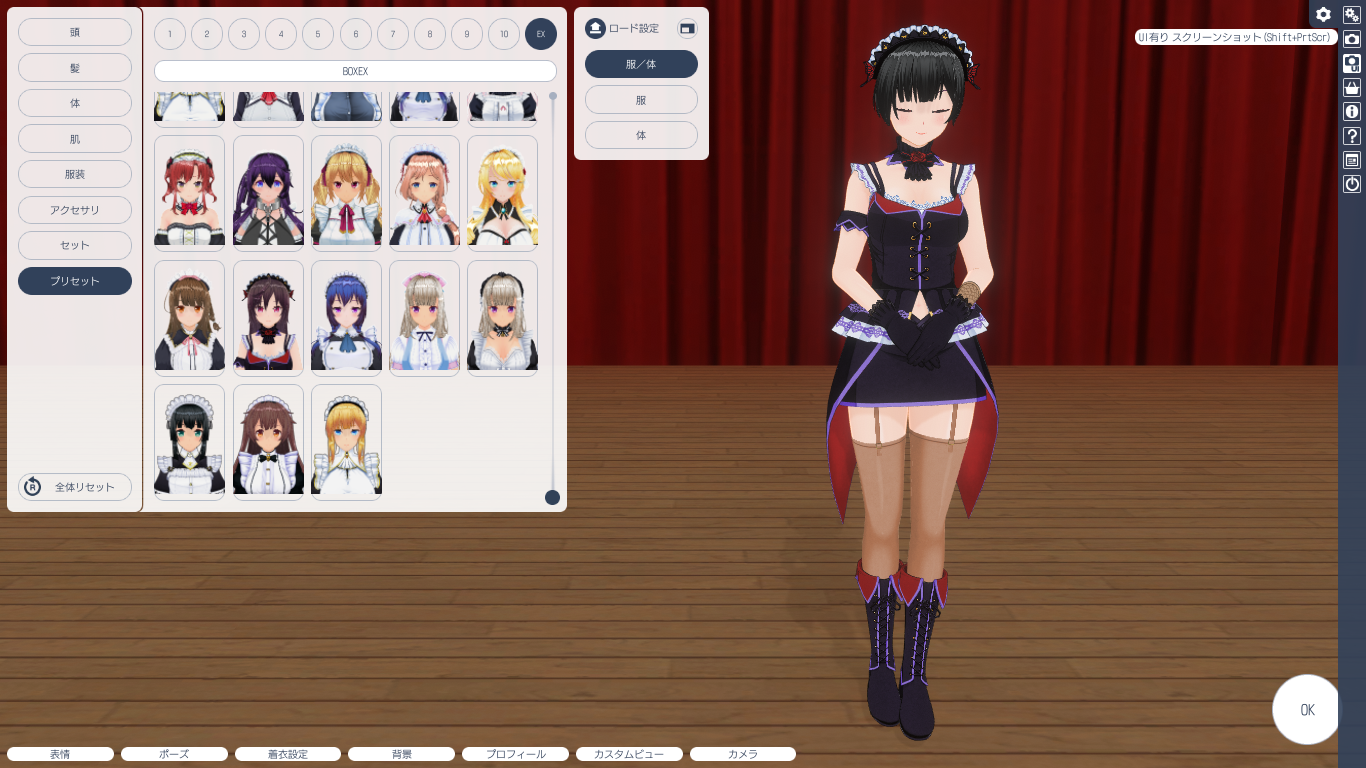Switch to preset page 1
This screenshot has height=768, width=1366.
(x=170, y=34)
